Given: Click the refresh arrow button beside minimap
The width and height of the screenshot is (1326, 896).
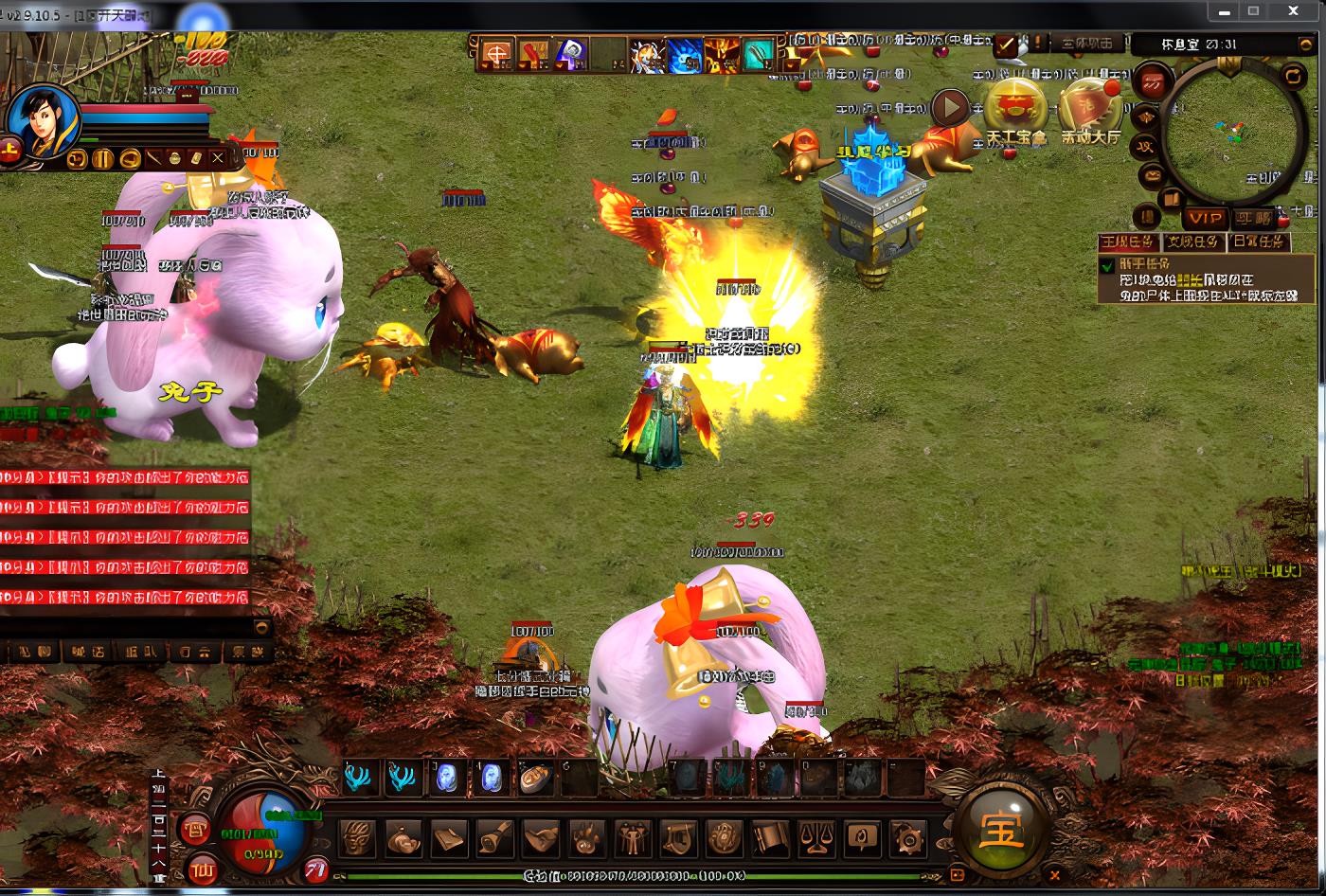Looking at the screenshot, I should click(1292, 76).
